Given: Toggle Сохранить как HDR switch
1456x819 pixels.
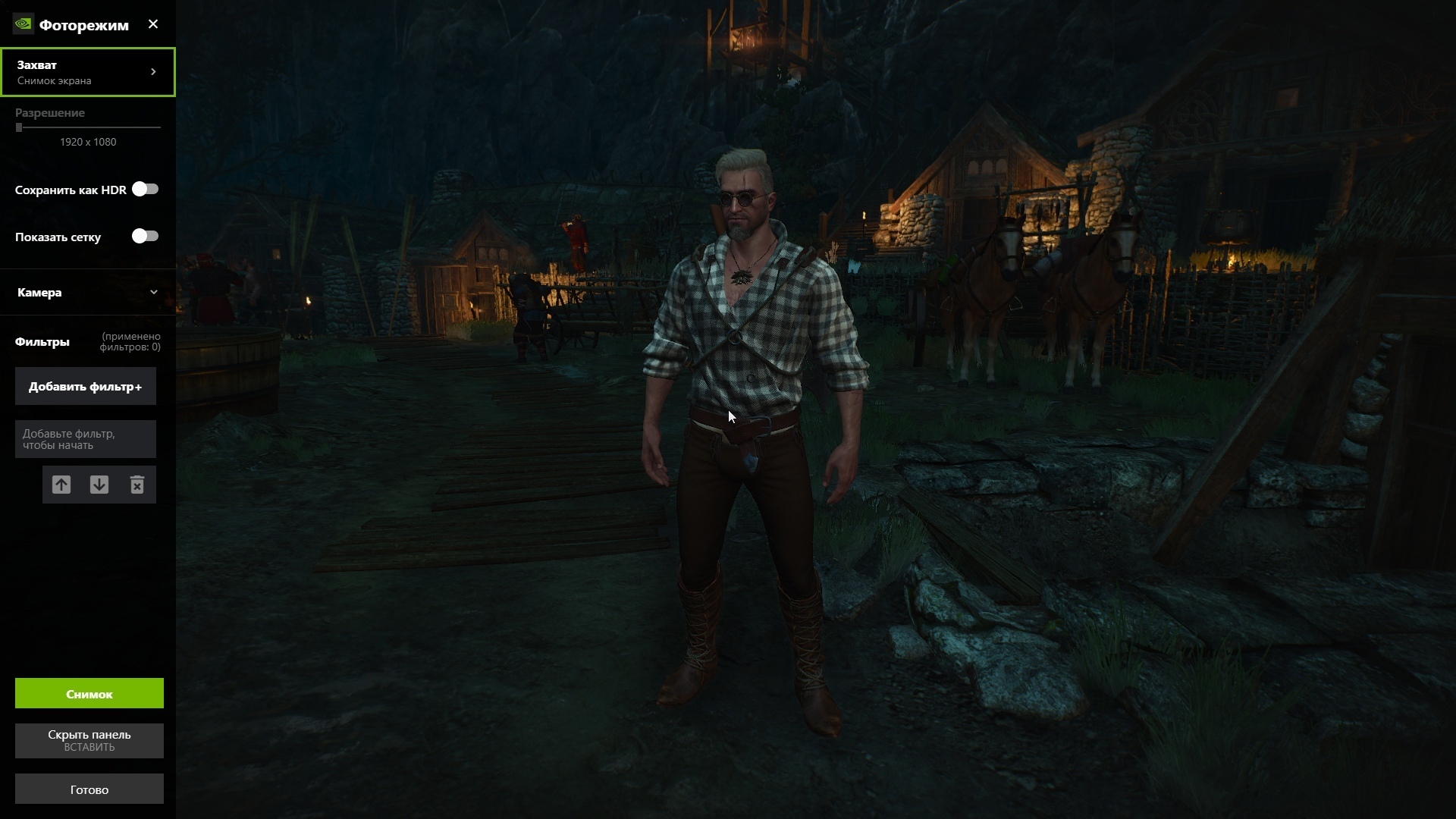Looking at the screenshot, I should (145, 189).
